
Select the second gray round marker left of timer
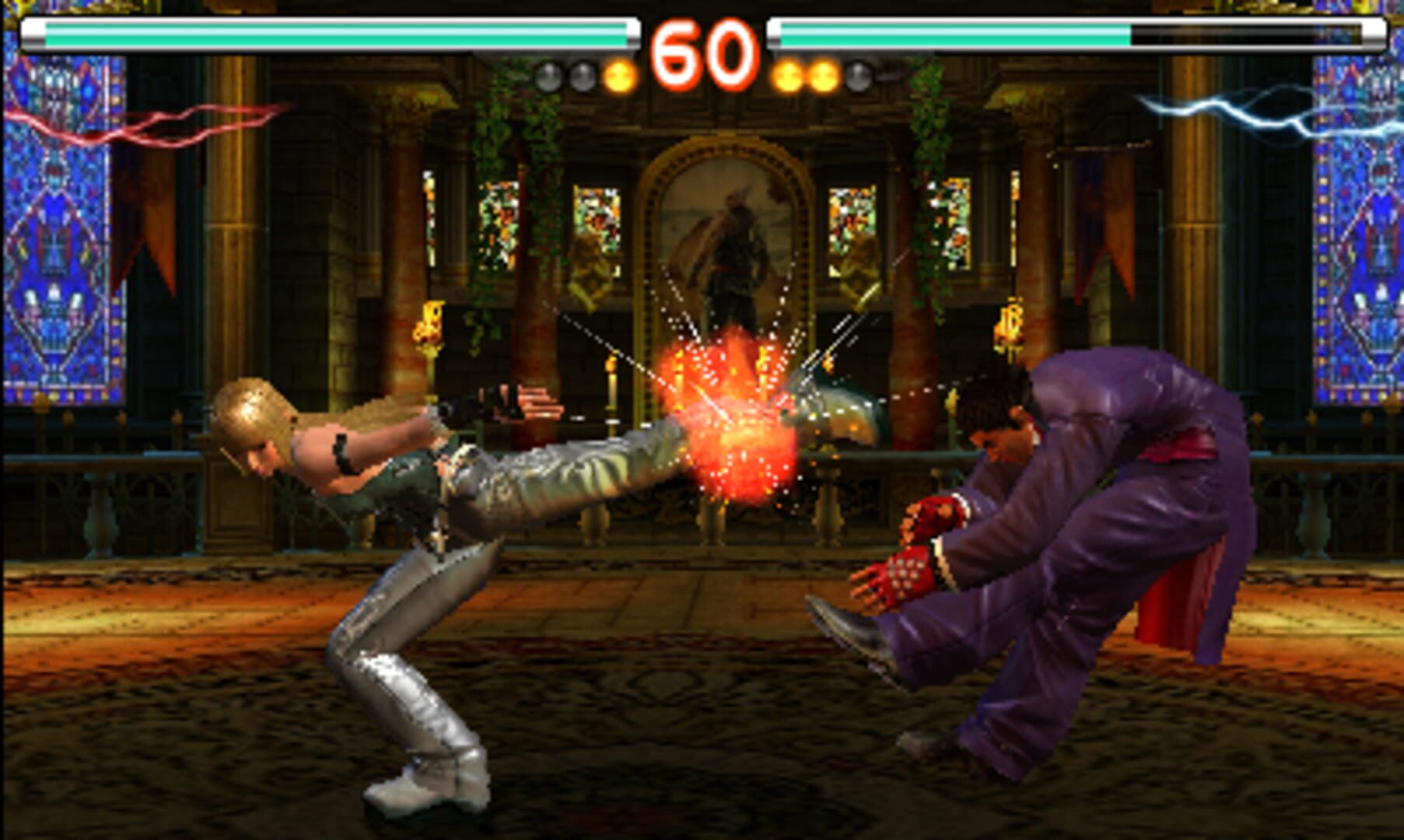(582, 75)
